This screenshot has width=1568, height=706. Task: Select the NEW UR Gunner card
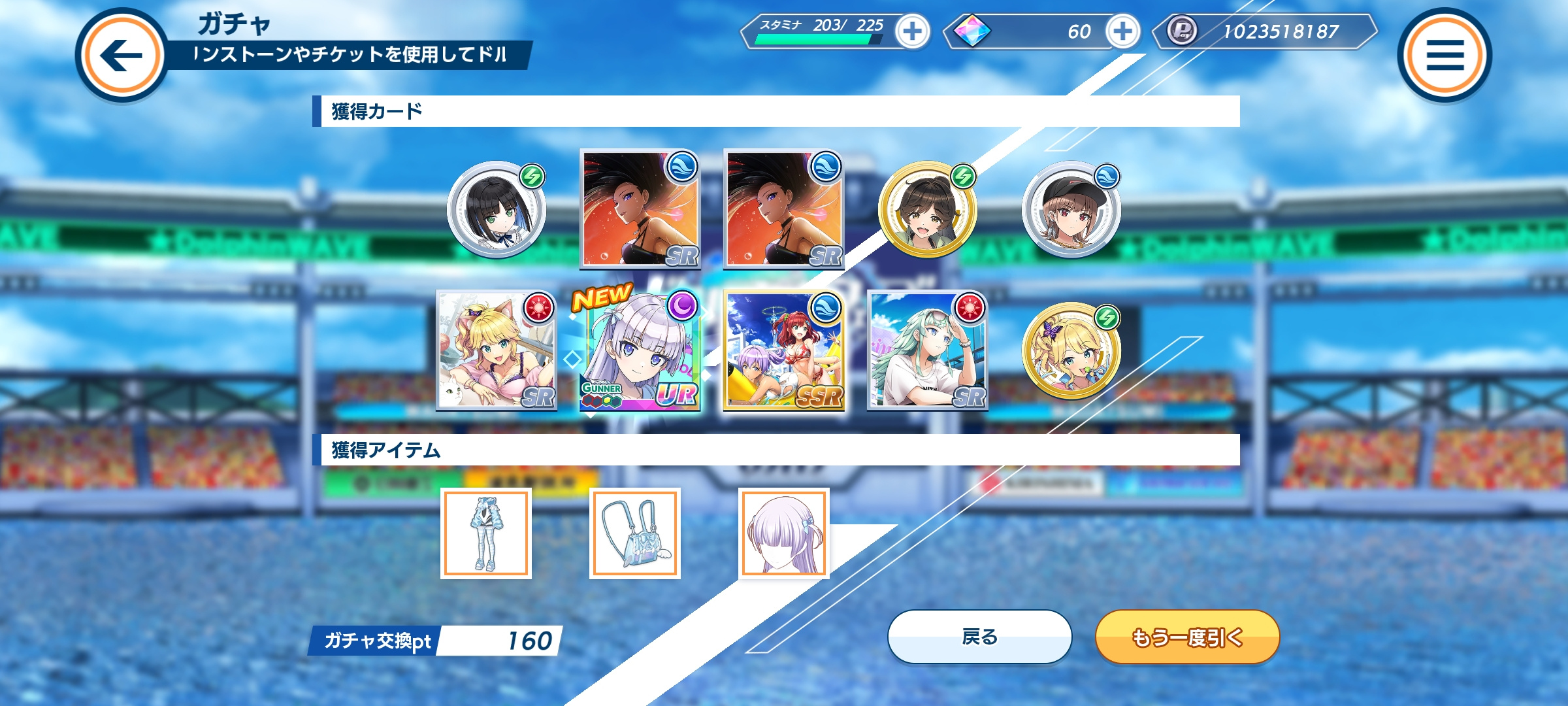(x=640, y=351)
